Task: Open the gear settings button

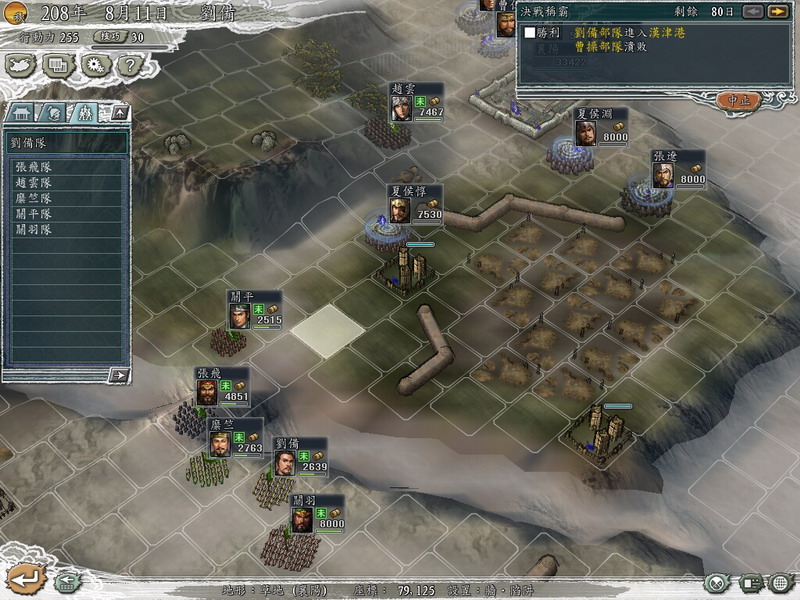Action: click(94, 65)
